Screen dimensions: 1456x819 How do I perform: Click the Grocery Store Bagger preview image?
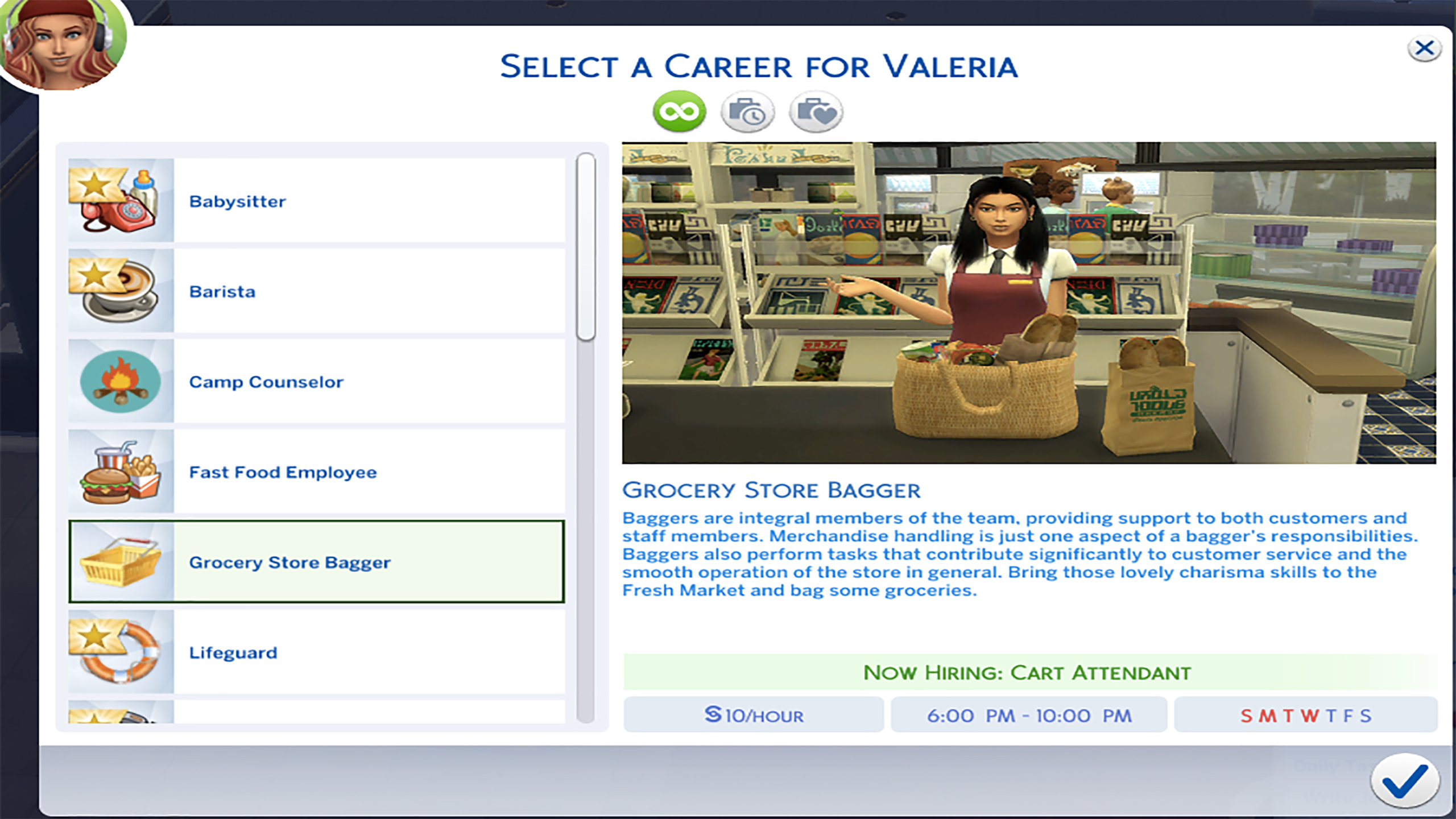1028,303
